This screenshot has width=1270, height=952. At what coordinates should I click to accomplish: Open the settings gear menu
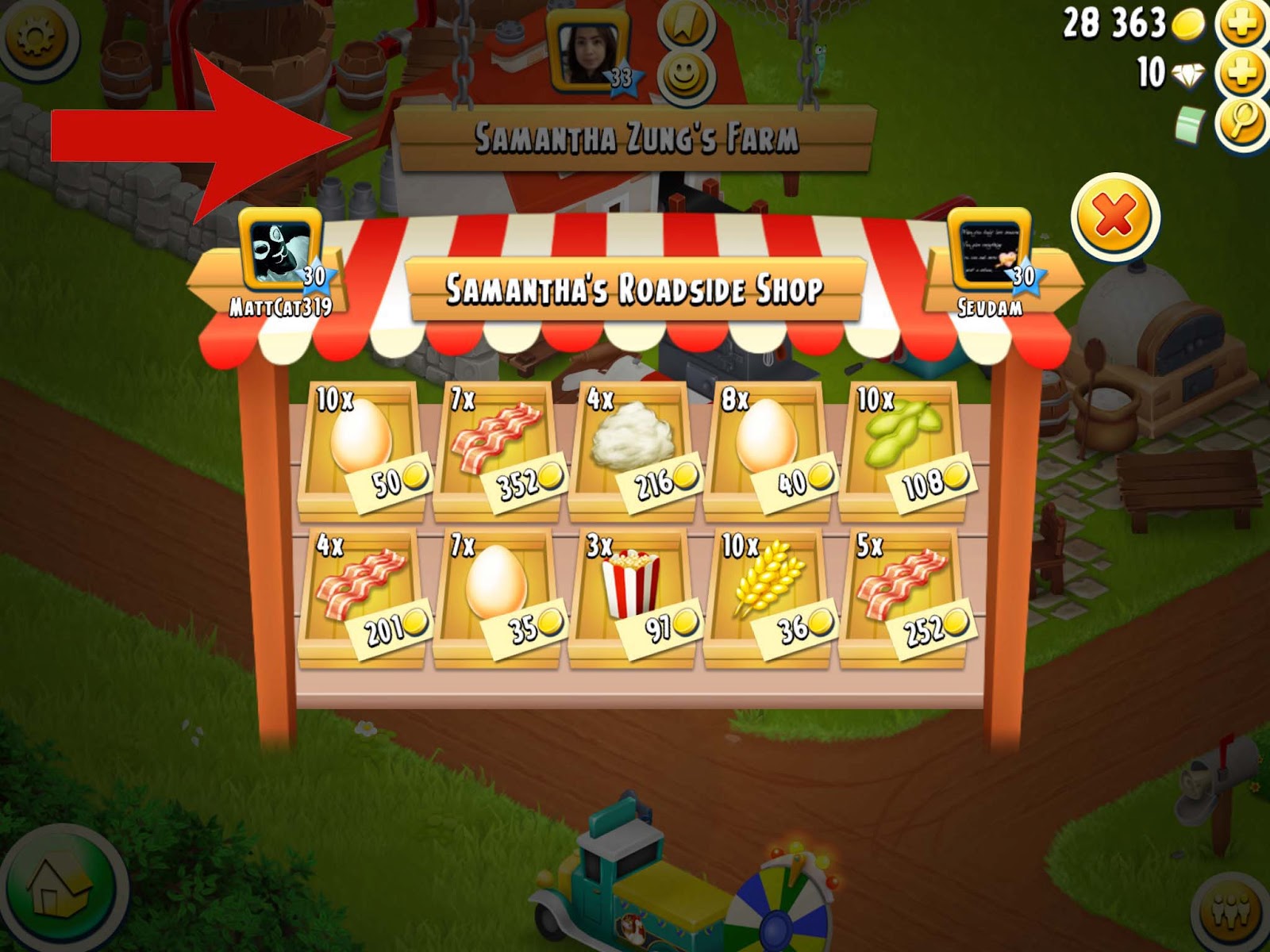pyautogui.click(x=36, y=36)
